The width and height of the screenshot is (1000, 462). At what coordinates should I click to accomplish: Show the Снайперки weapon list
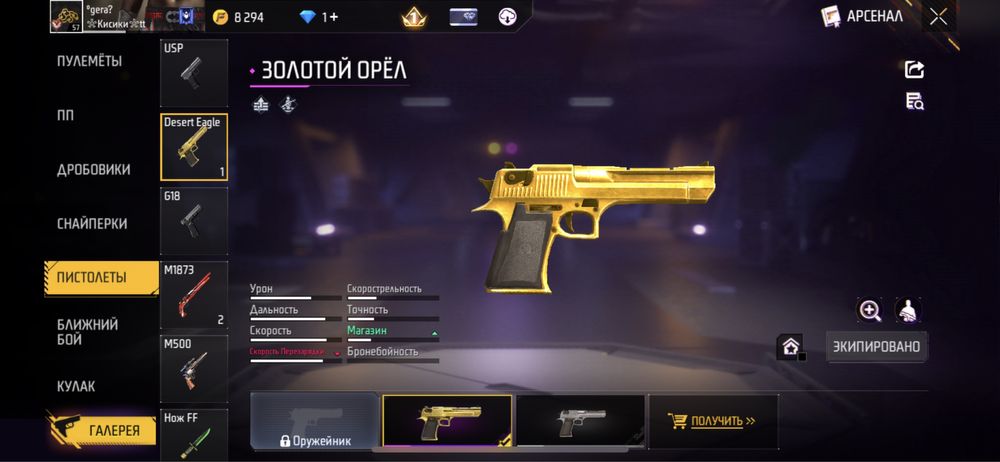click(93, 224)
